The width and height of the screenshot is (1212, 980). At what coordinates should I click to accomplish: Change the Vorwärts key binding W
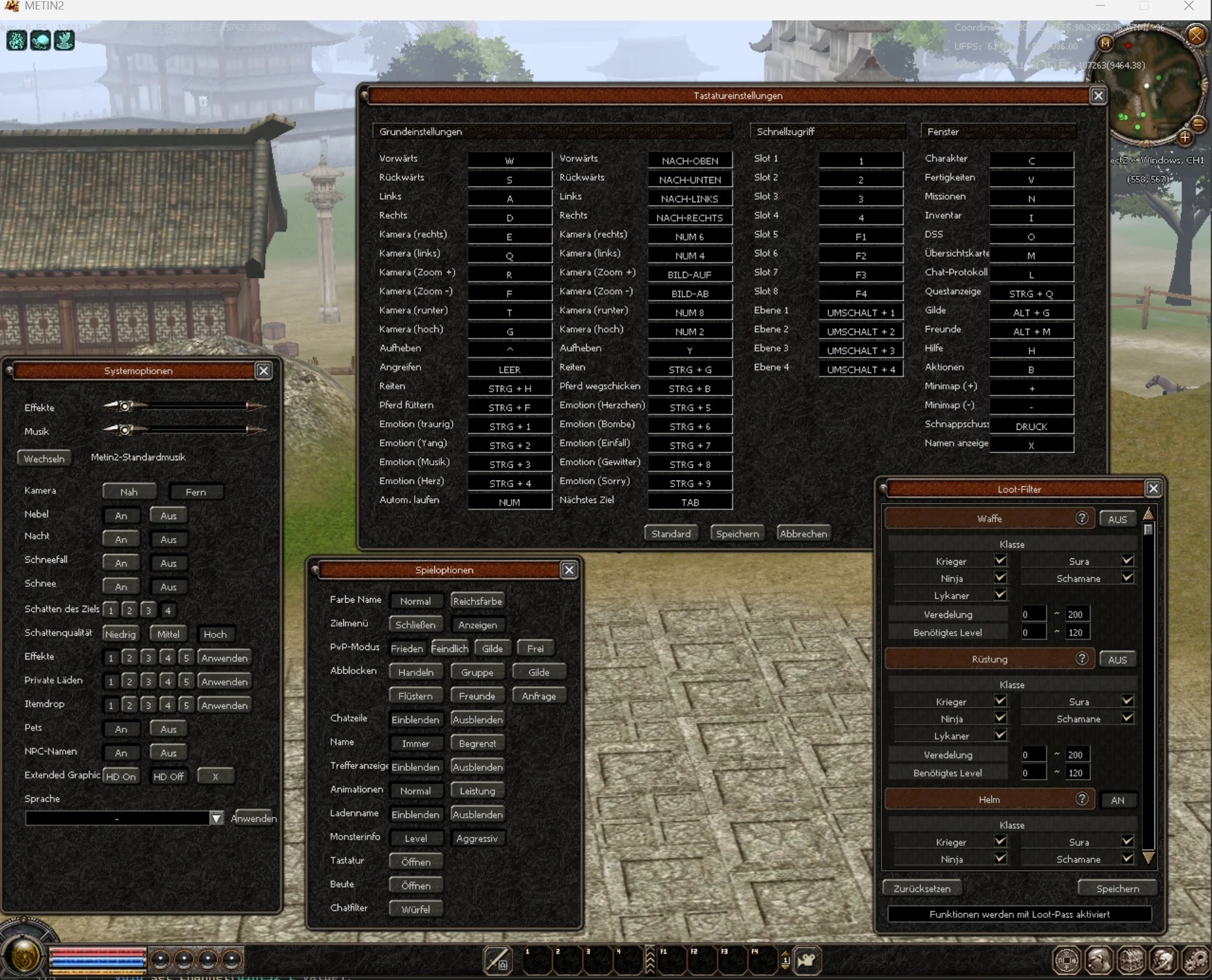[510, 161]
